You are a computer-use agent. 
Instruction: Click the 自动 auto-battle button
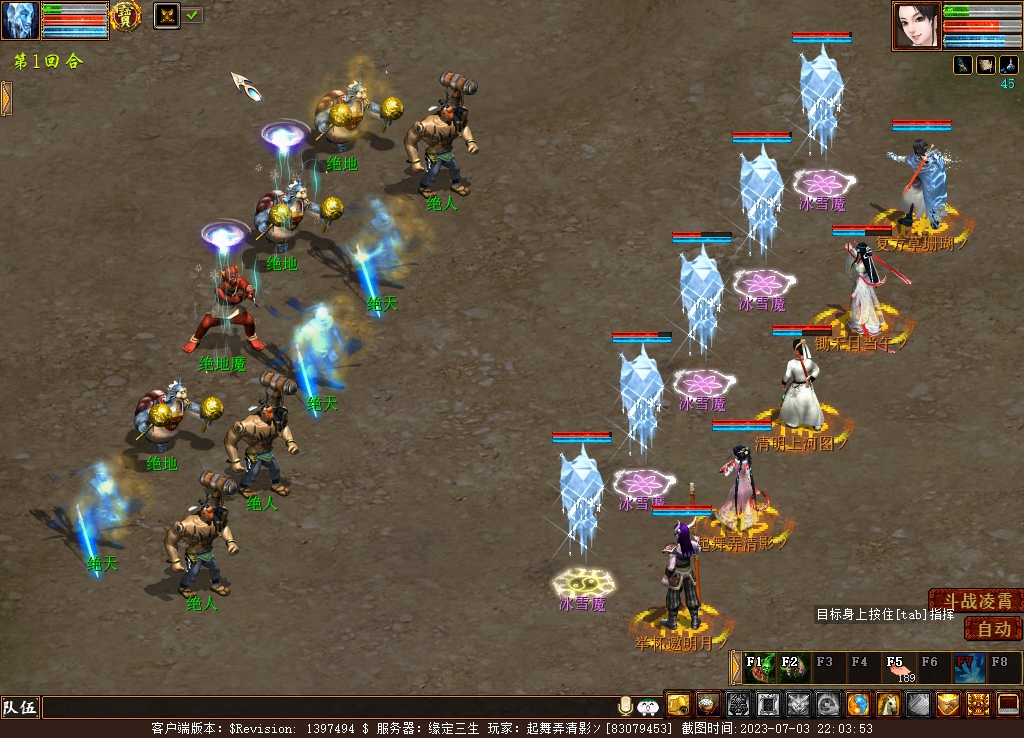click(993, 629)
